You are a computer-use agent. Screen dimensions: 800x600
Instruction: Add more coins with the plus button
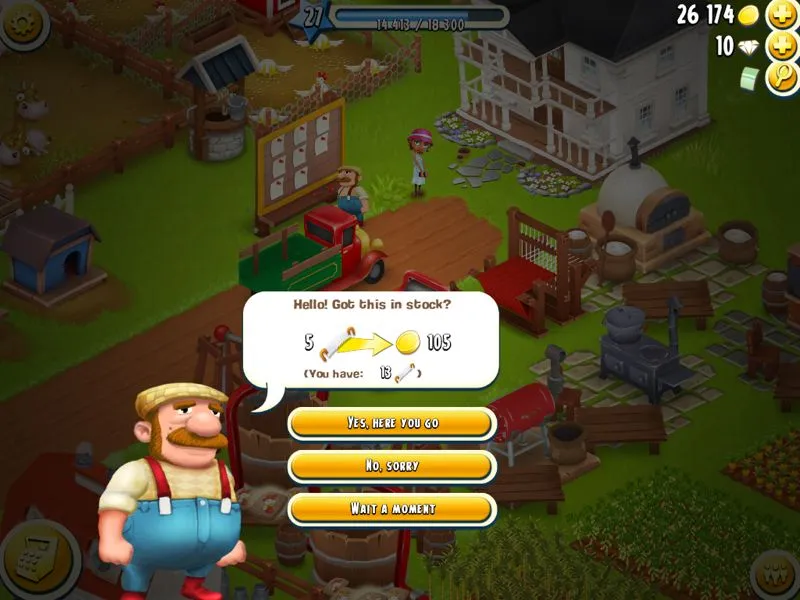(x=781, y=15)
